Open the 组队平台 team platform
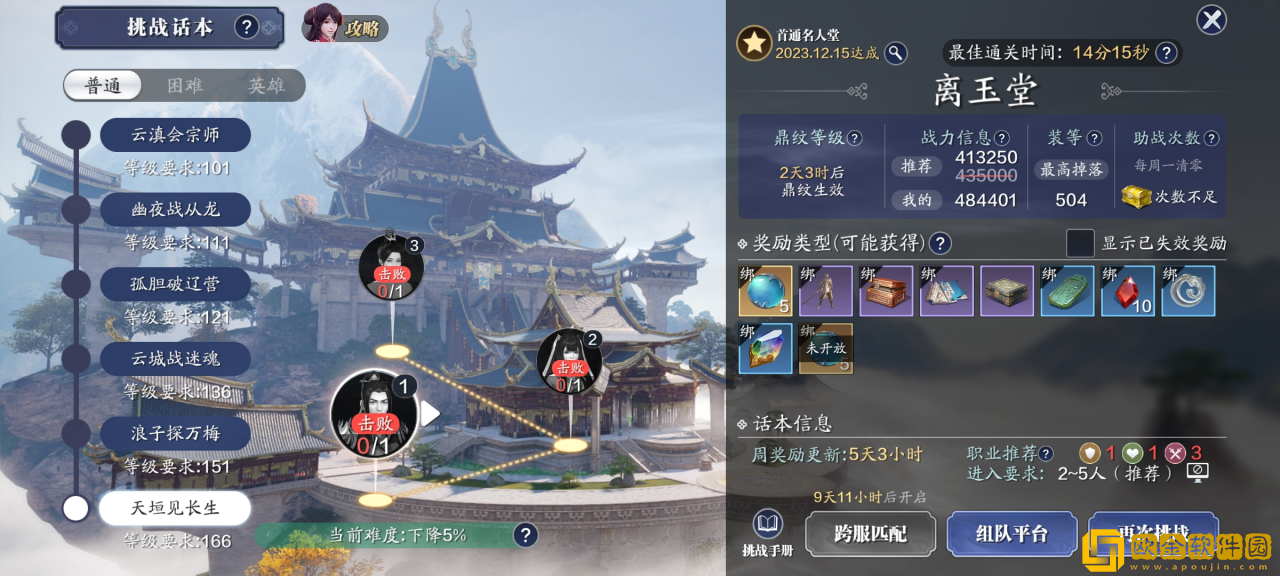Image resolution: width=1280 pixels, height=576 pixels. tap(1011, 533)
